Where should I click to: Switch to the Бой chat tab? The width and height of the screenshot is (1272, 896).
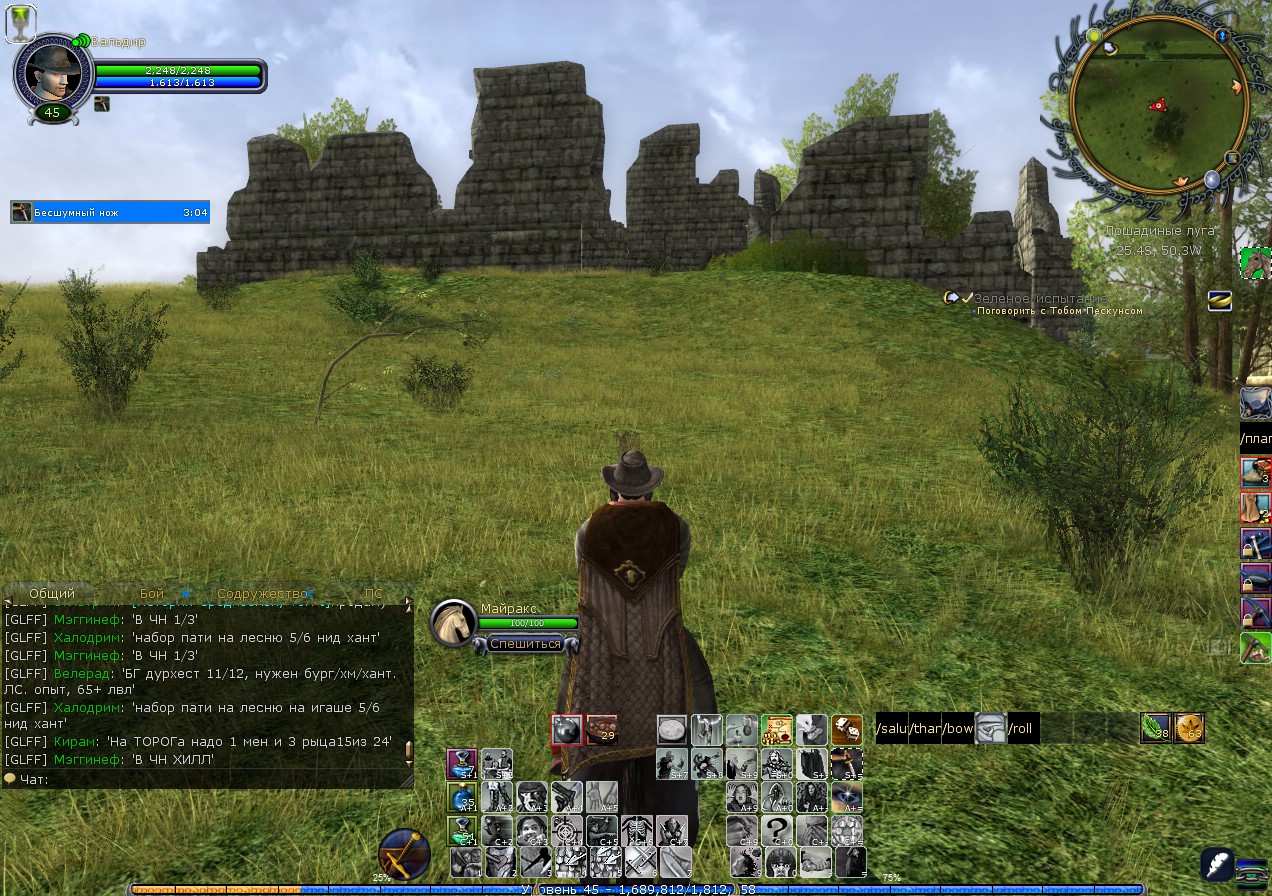click(152, 594)
